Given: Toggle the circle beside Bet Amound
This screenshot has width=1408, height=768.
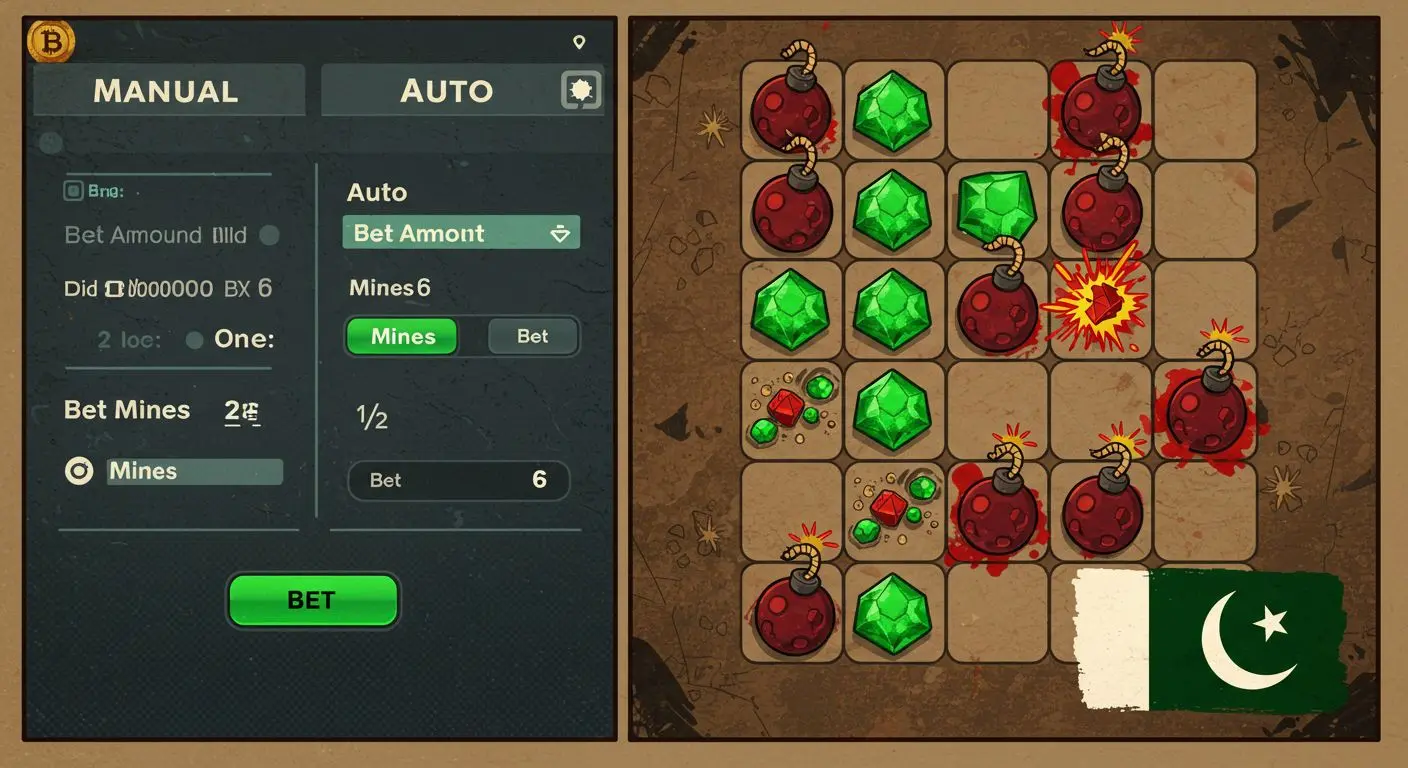Looking at the screenshot, I should 268,234.
